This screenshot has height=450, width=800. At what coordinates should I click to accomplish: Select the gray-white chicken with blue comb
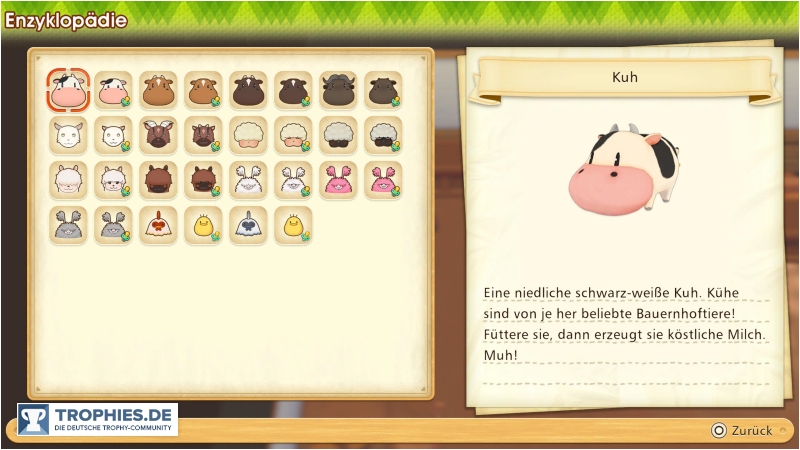pyautogui.click(x=248, y=226)
